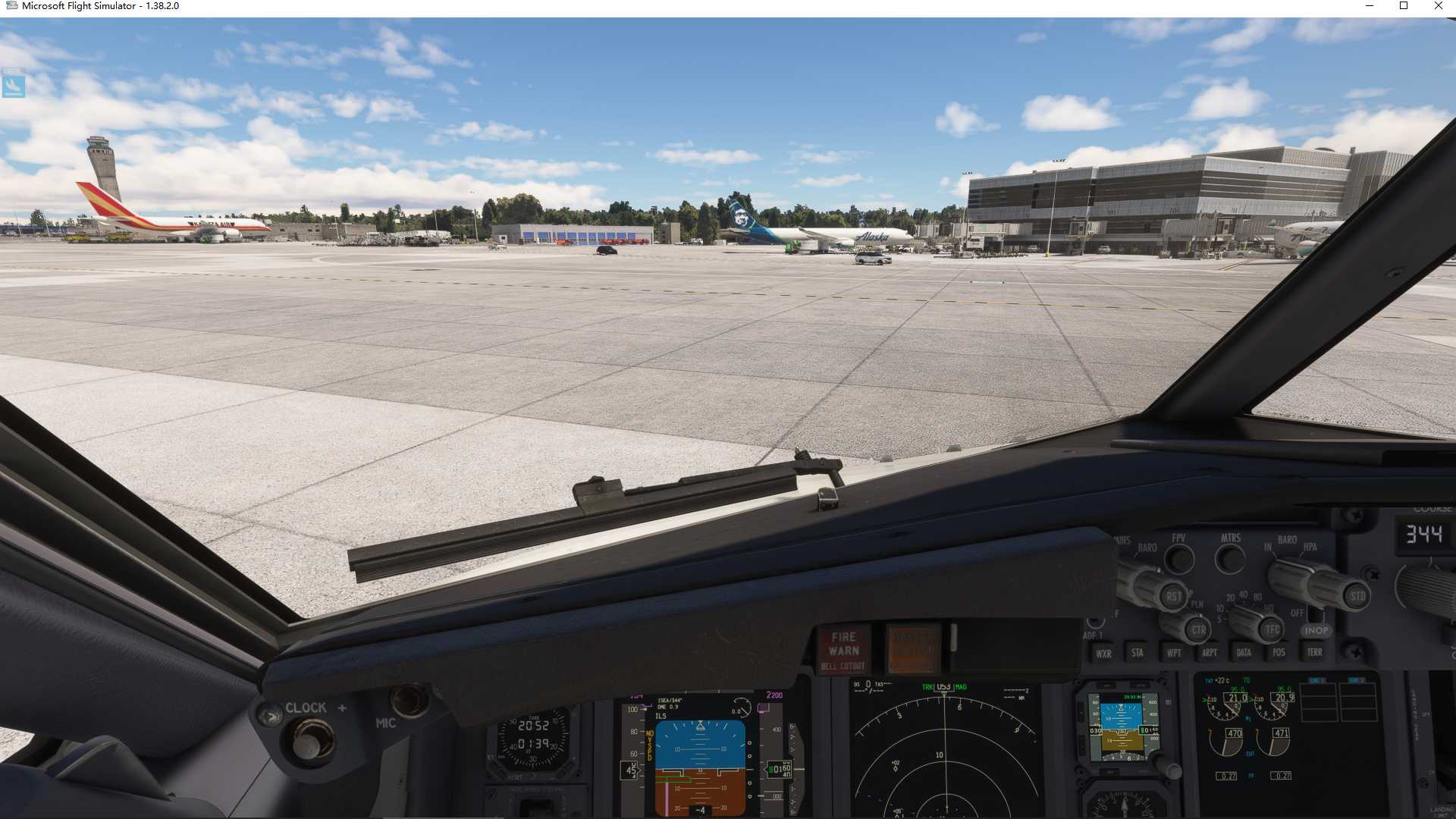
Task: Enable ARPT airports overlay
Action: click(1210, 652)
